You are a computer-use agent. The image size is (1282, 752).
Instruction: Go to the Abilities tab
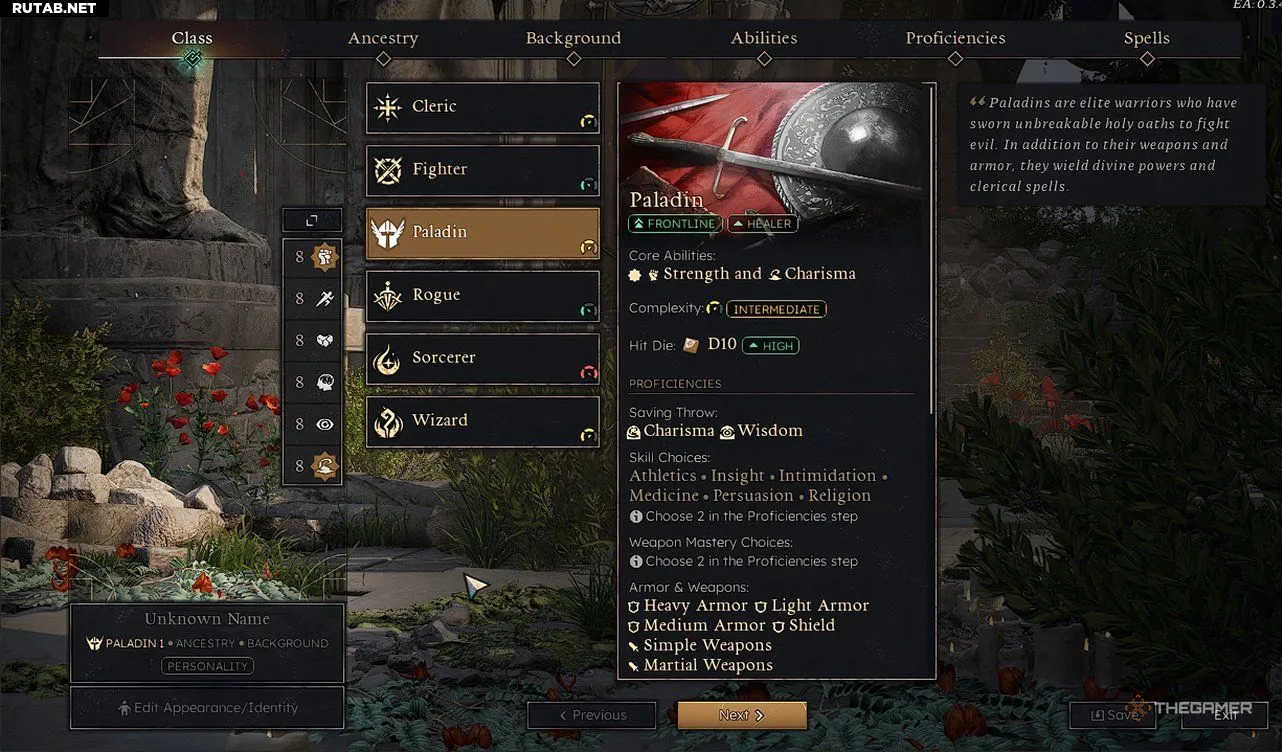click(764, 39)
